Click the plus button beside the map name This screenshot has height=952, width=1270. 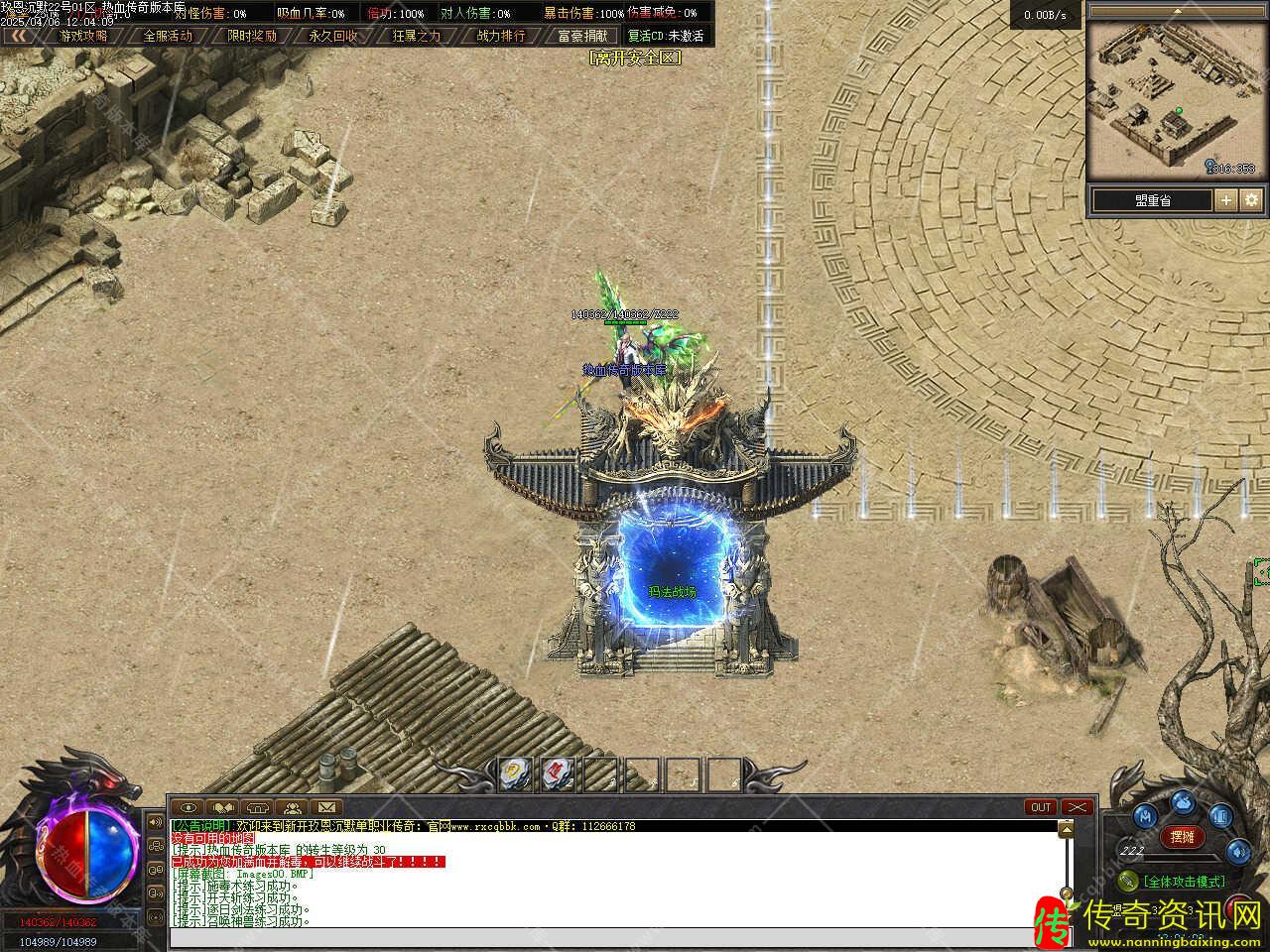(x=1226, y=200)
